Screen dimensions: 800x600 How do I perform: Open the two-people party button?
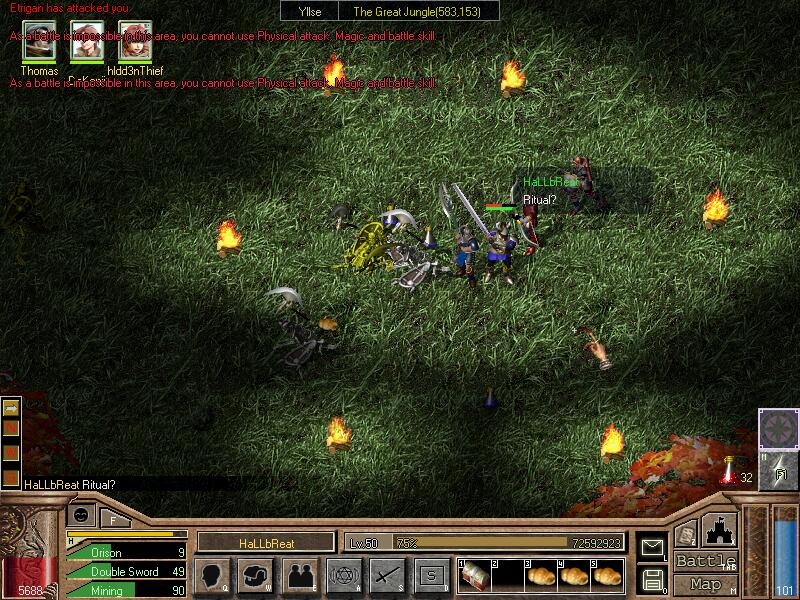pos(300,575)
